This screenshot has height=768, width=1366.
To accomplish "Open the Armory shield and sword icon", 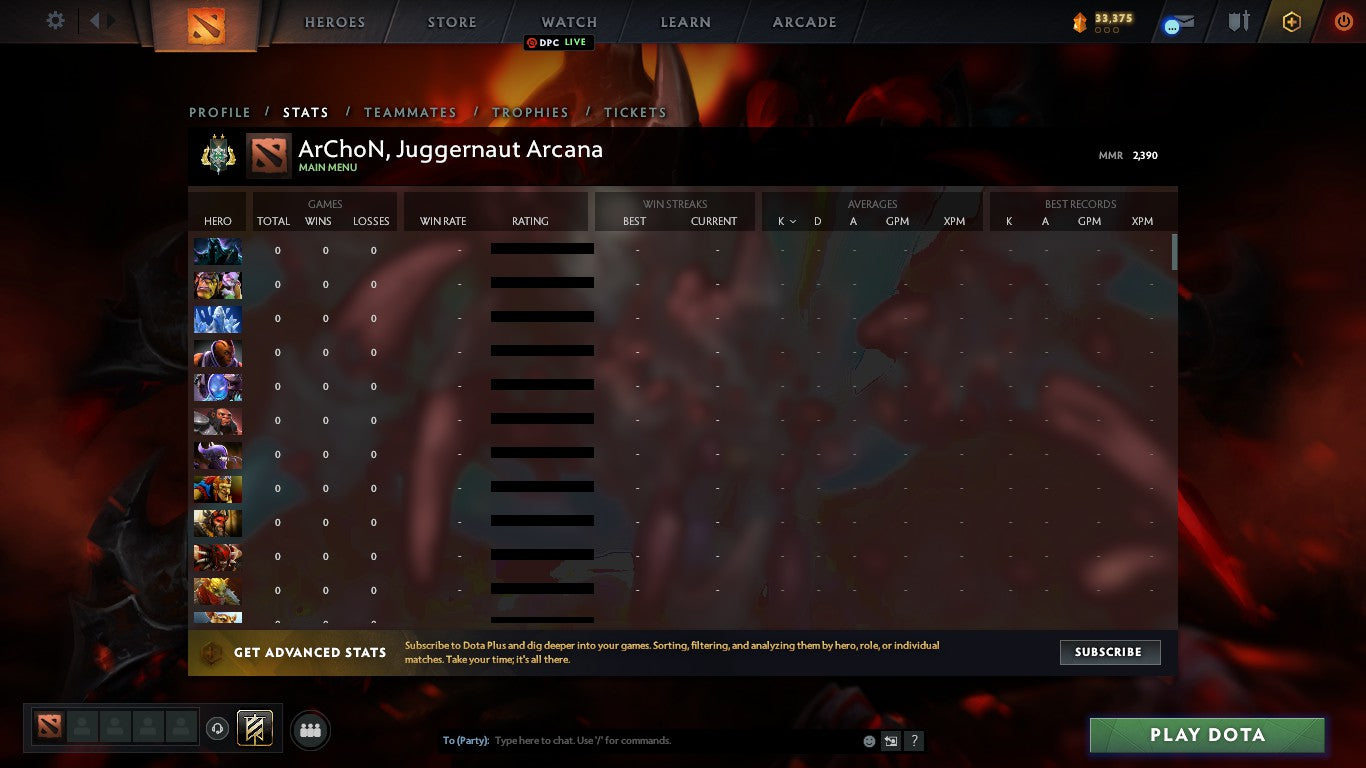I will coord(1236,21).
